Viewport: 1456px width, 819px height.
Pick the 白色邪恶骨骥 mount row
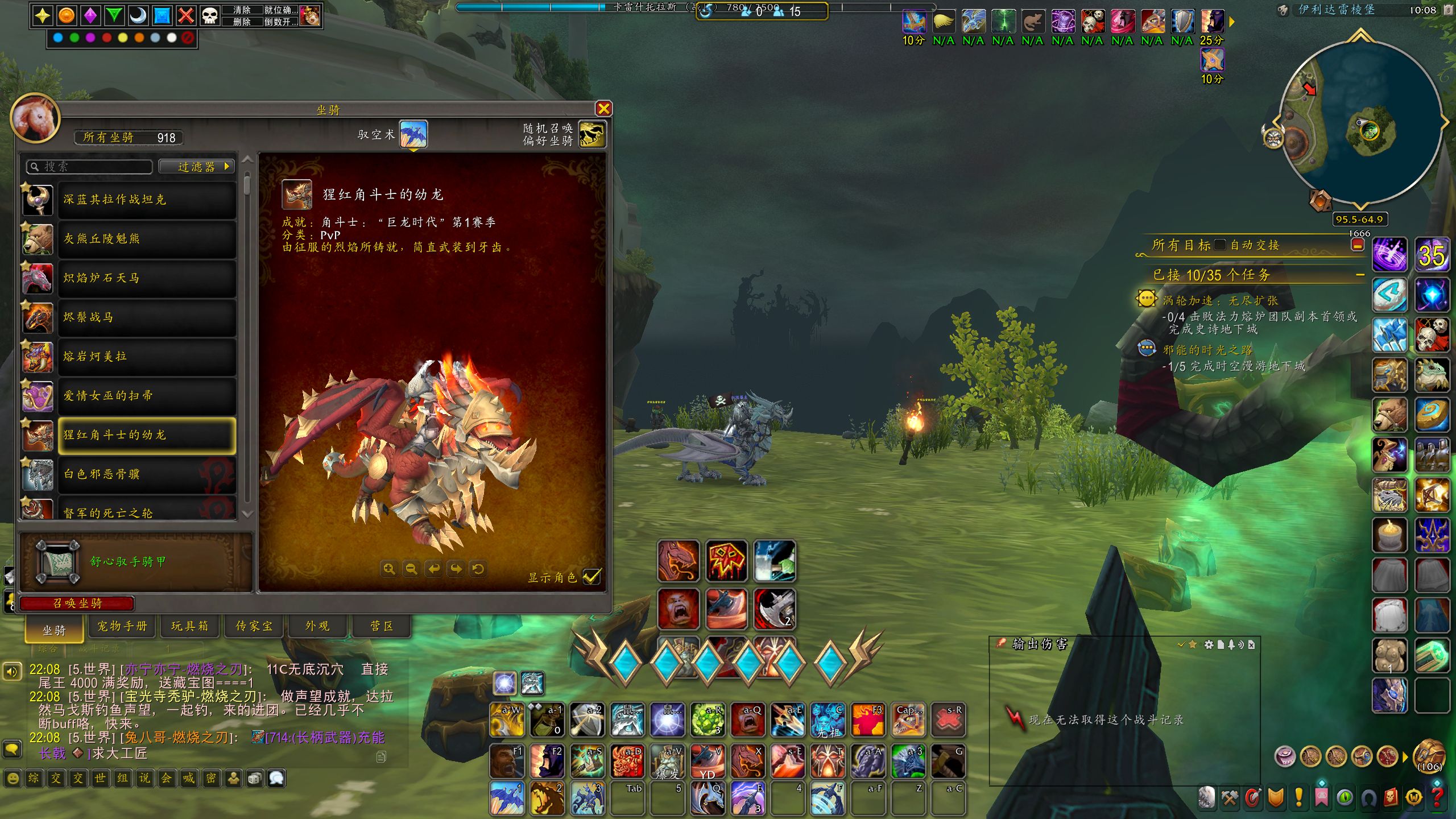146,474
